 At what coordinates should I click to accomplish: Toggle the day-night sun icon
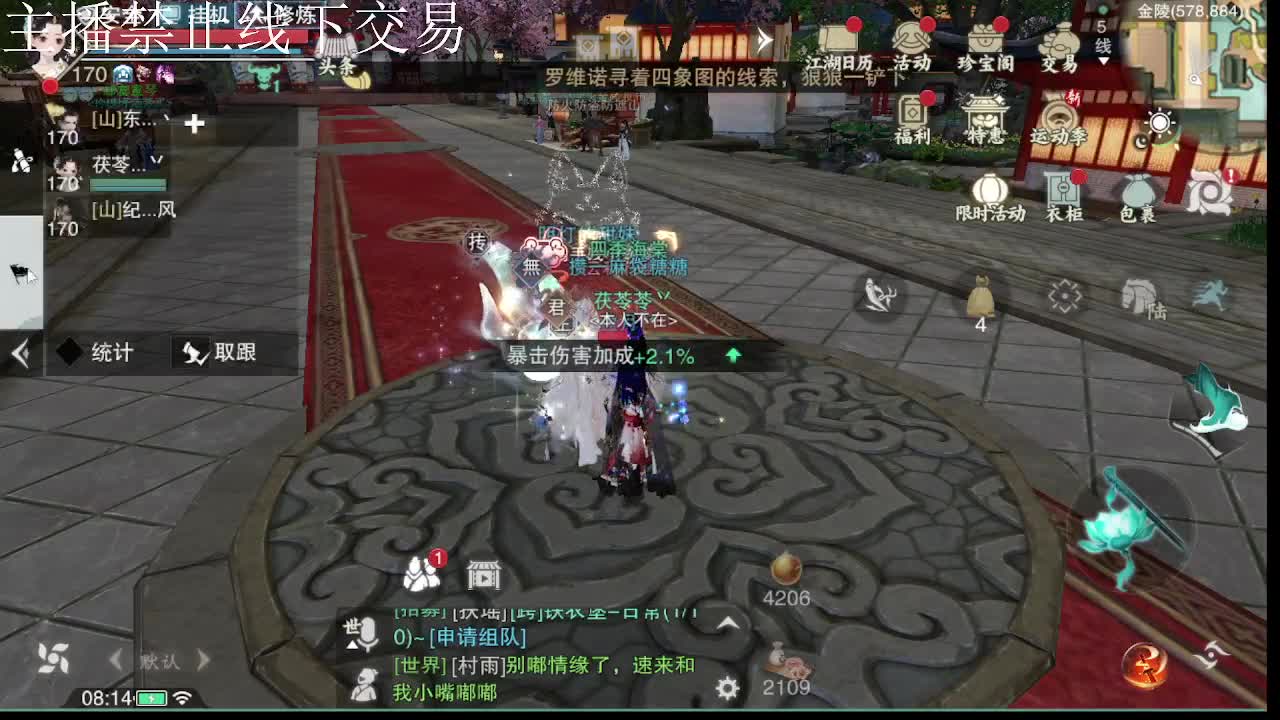pos(1158,122)
